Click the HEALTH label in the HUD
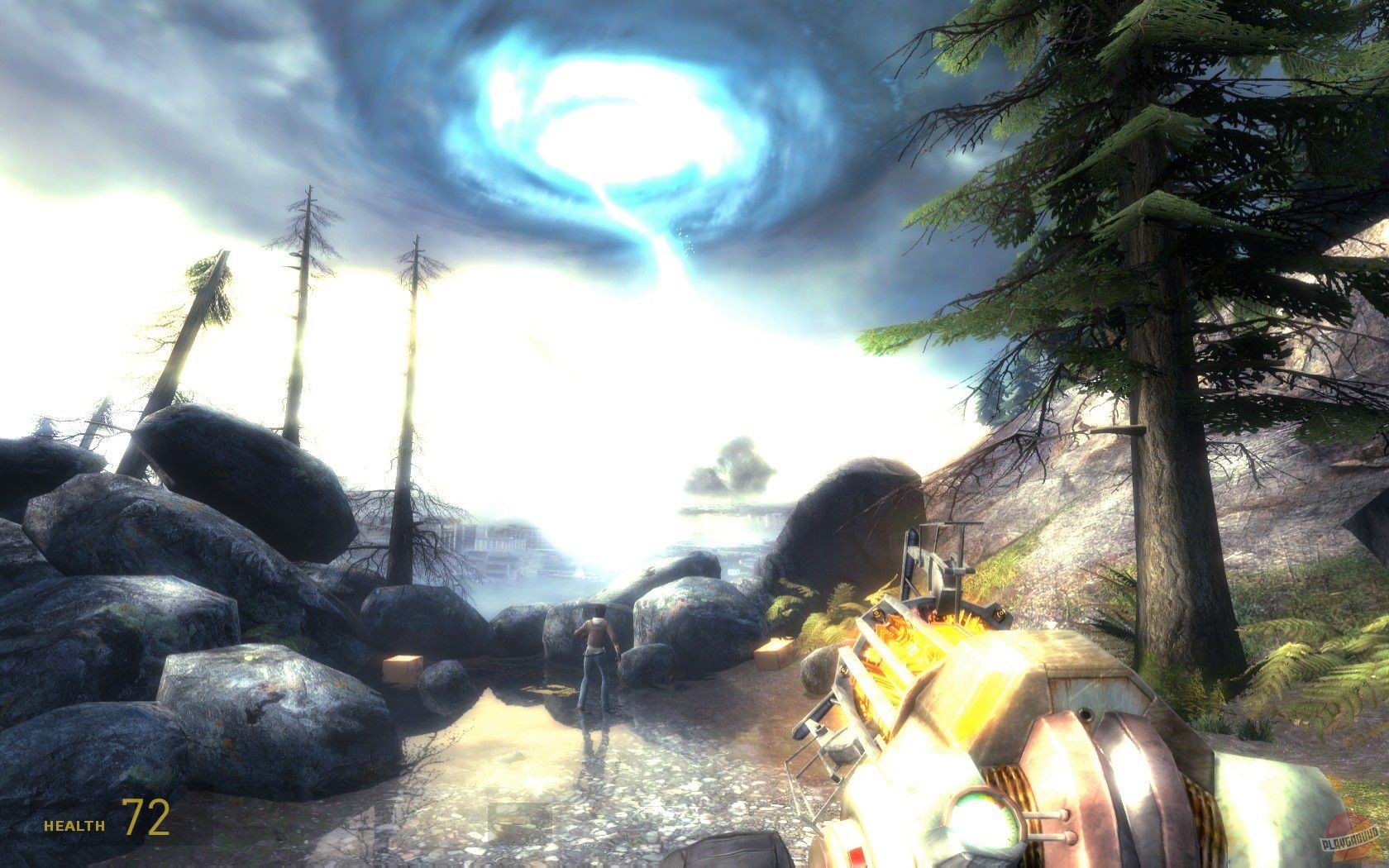This screenshot has width=1389, height=868. coord(73,824)
